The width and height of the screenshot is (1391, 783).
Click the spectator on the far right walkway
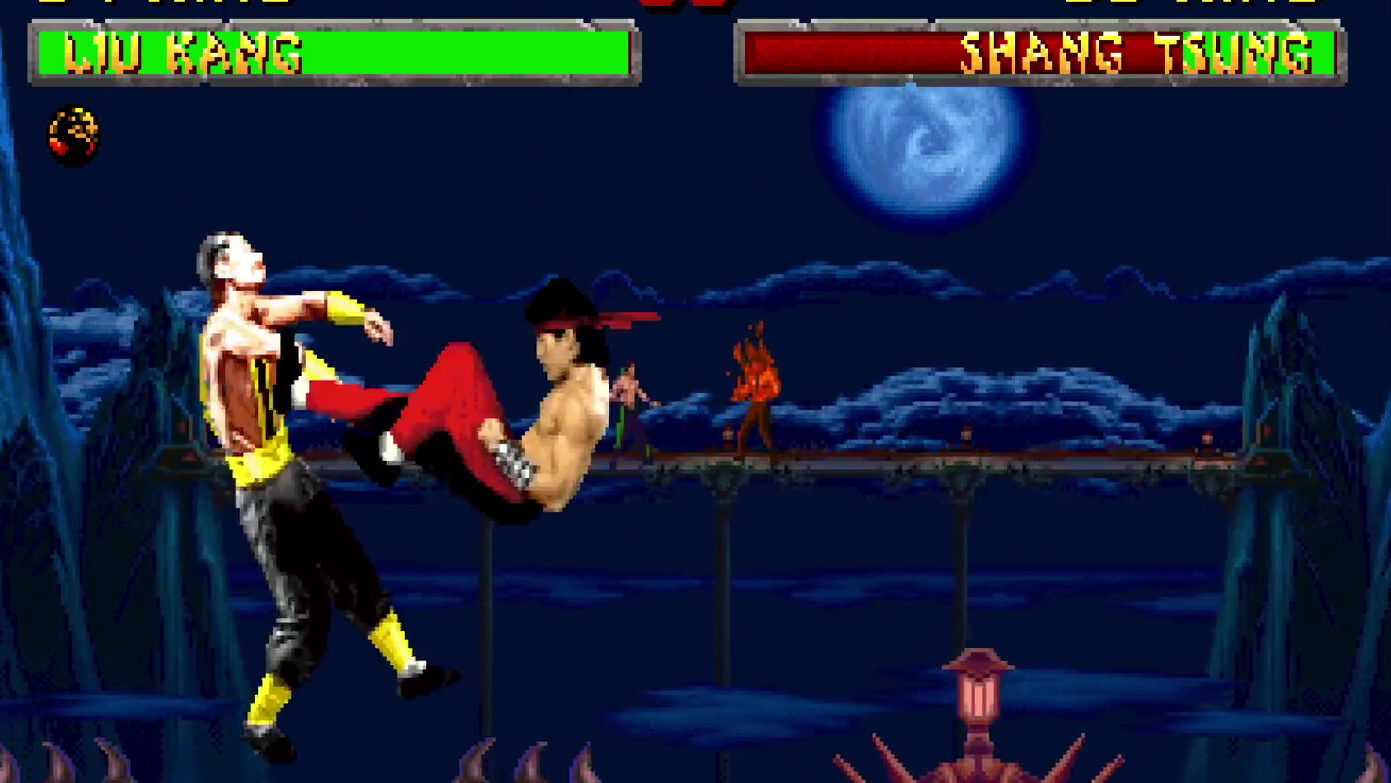tap(1207, 440)
